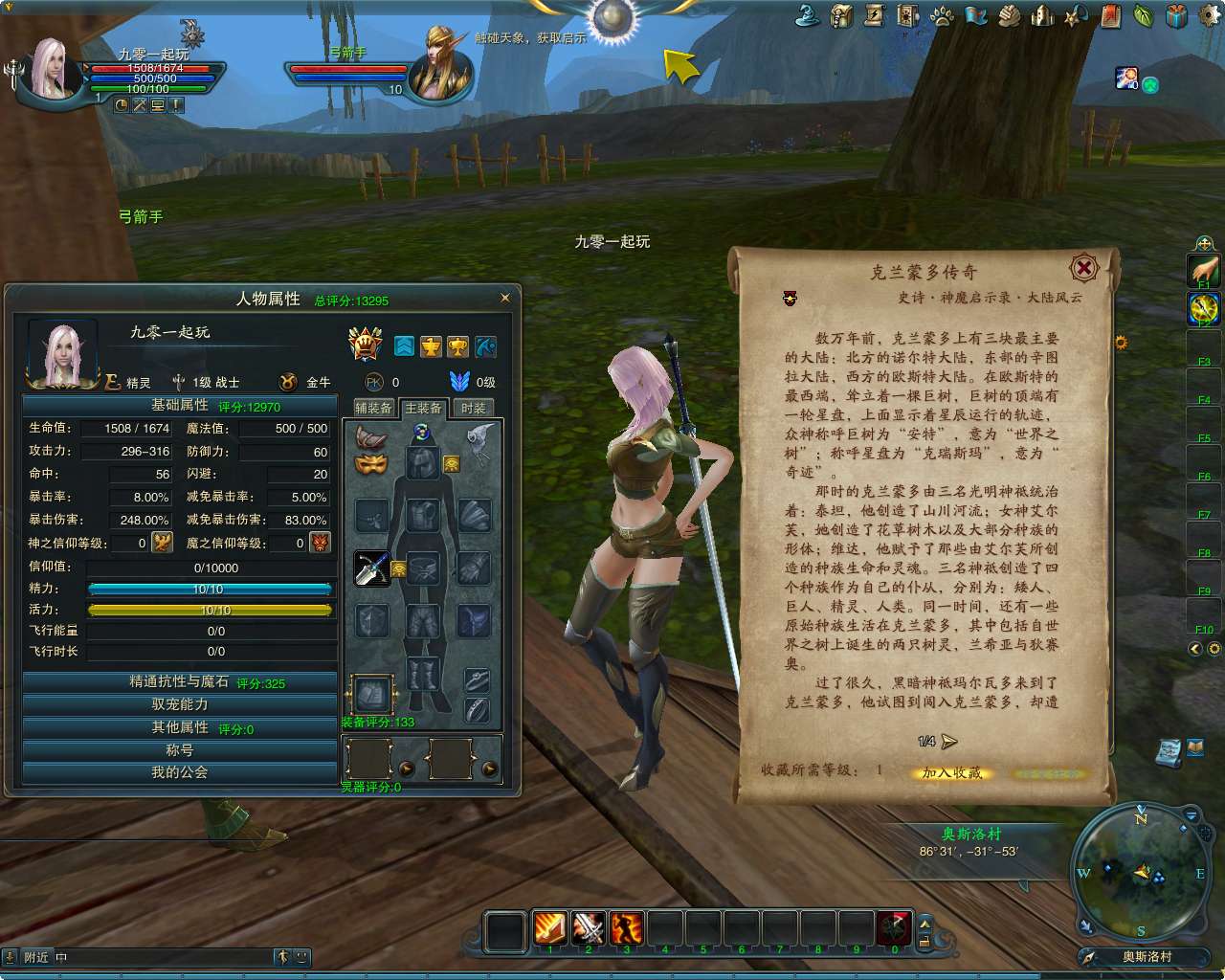Click the 加入收藏 button on the scroll
Viewport: 1225px width, 980px height.
tap(950, 772)
